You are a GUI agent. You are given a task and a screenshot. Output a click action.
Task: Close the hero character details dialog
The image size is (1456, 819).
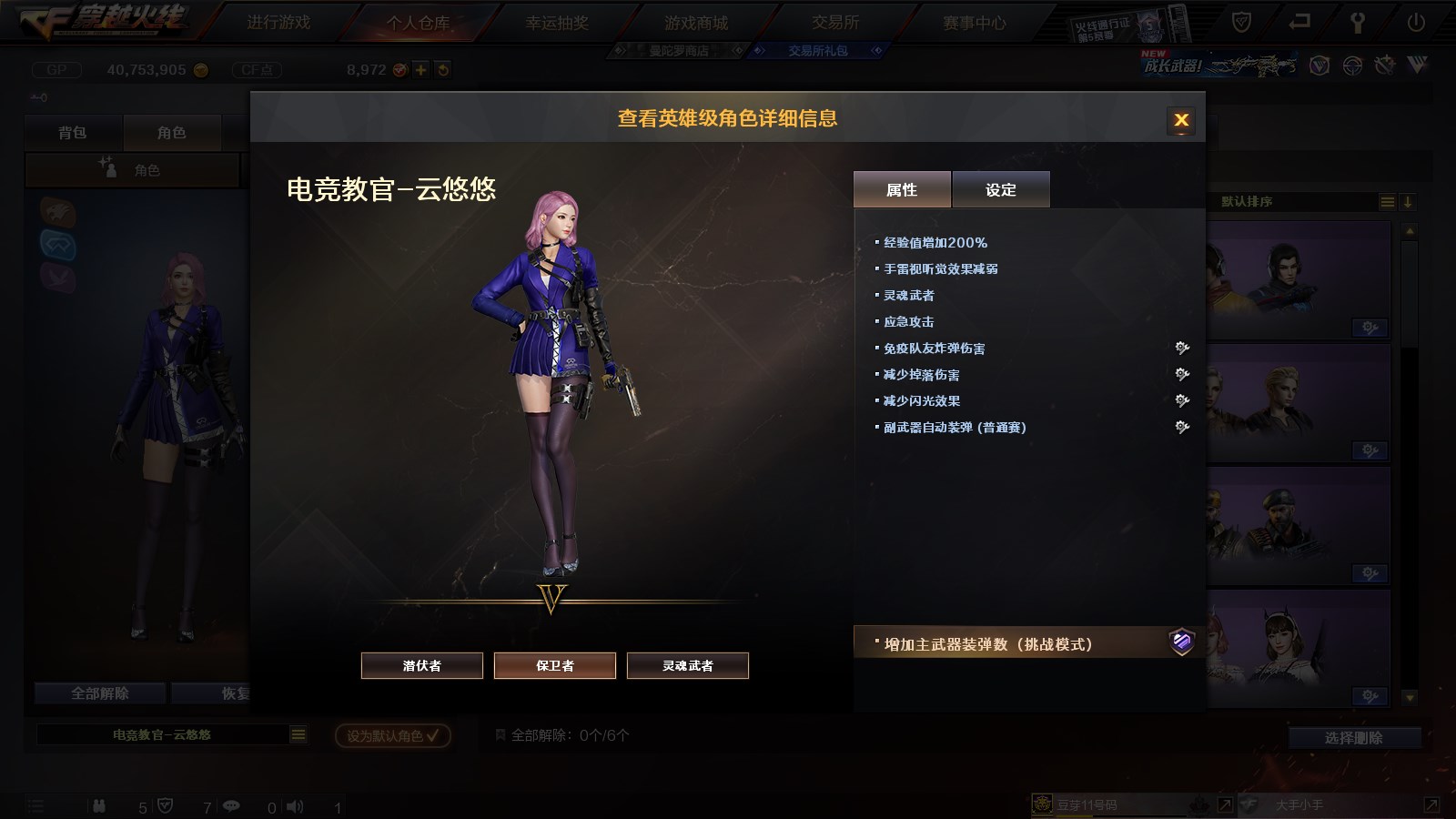pyautogui.click(x=1181, y=120)
